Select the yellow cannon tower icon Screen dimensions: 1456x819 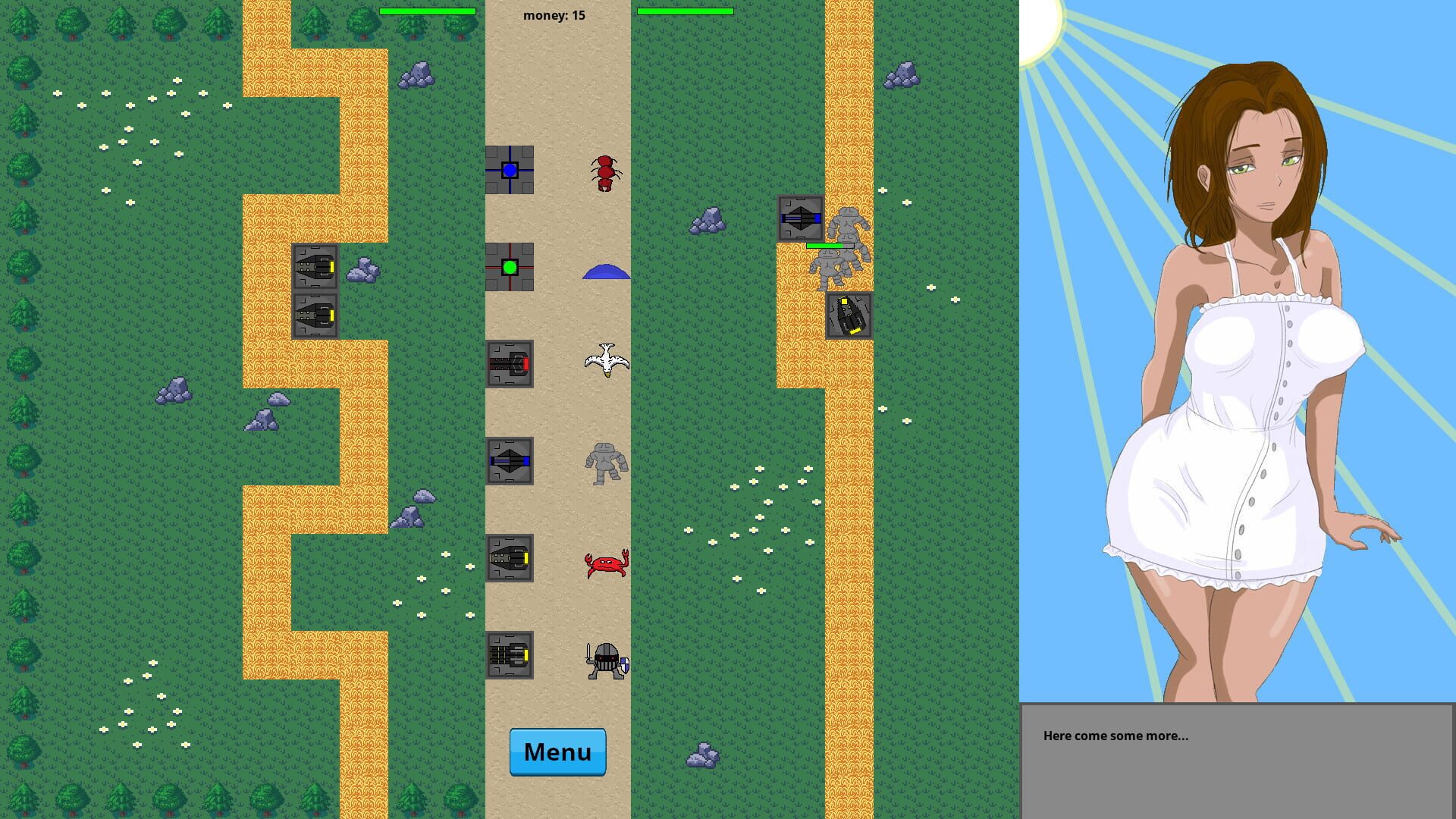tap(511, 559)
